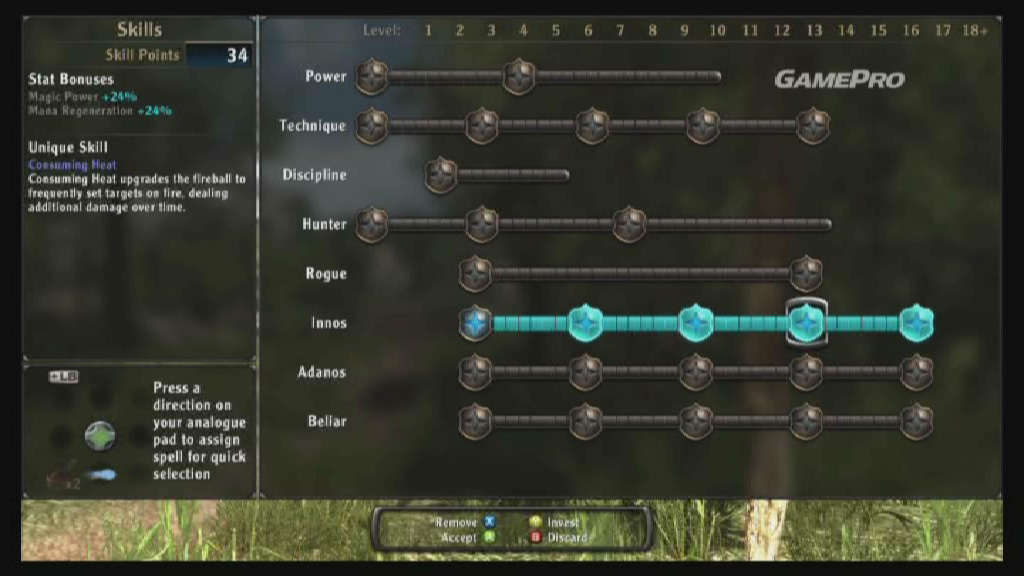The width and height of the screenshot is (1024, 576).
Task: Select the Innos skill node at level 9
Action: coord(696,322)
